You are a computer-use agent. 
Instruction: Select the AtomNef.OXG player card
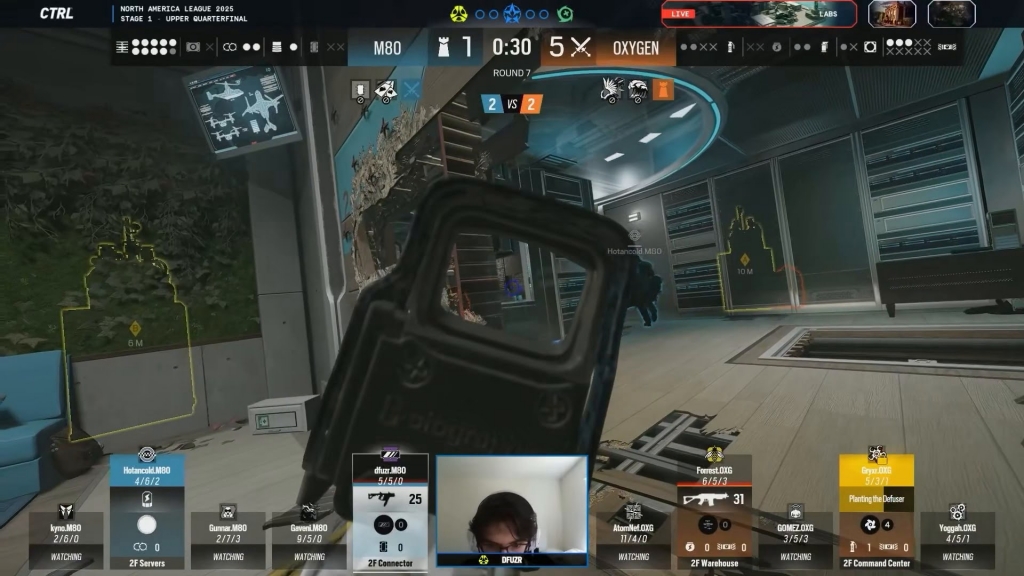(633, 538)
